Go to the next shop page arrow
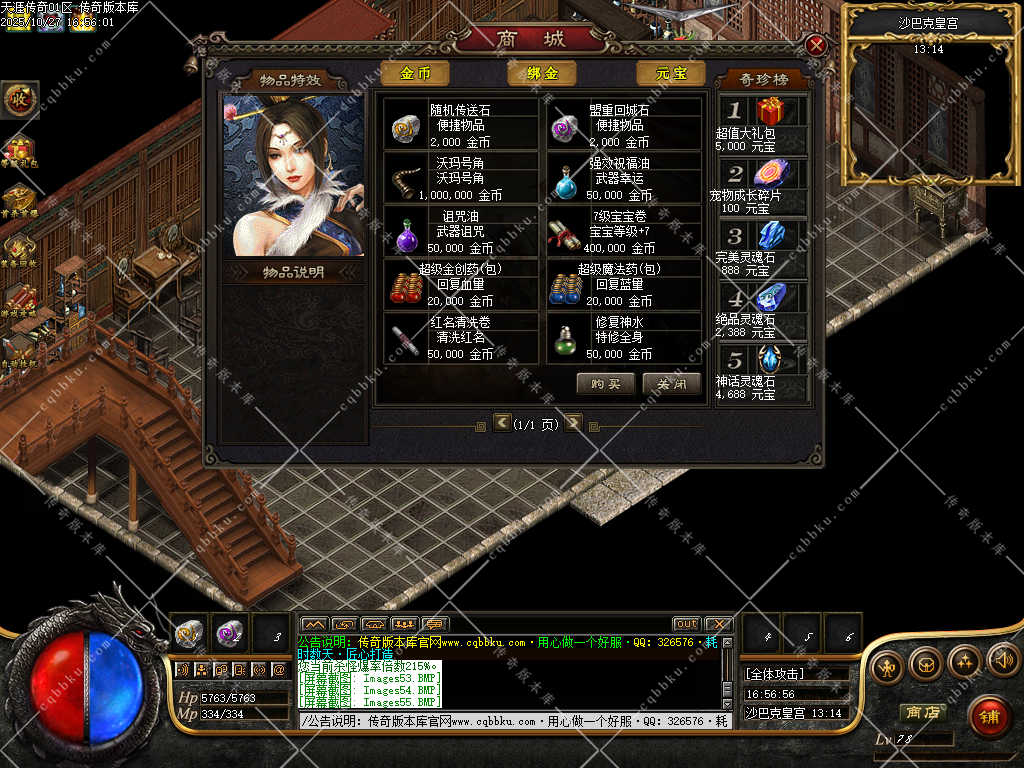Image resolution: width=1024 pixels, height=768 pixels. point(573,423)
